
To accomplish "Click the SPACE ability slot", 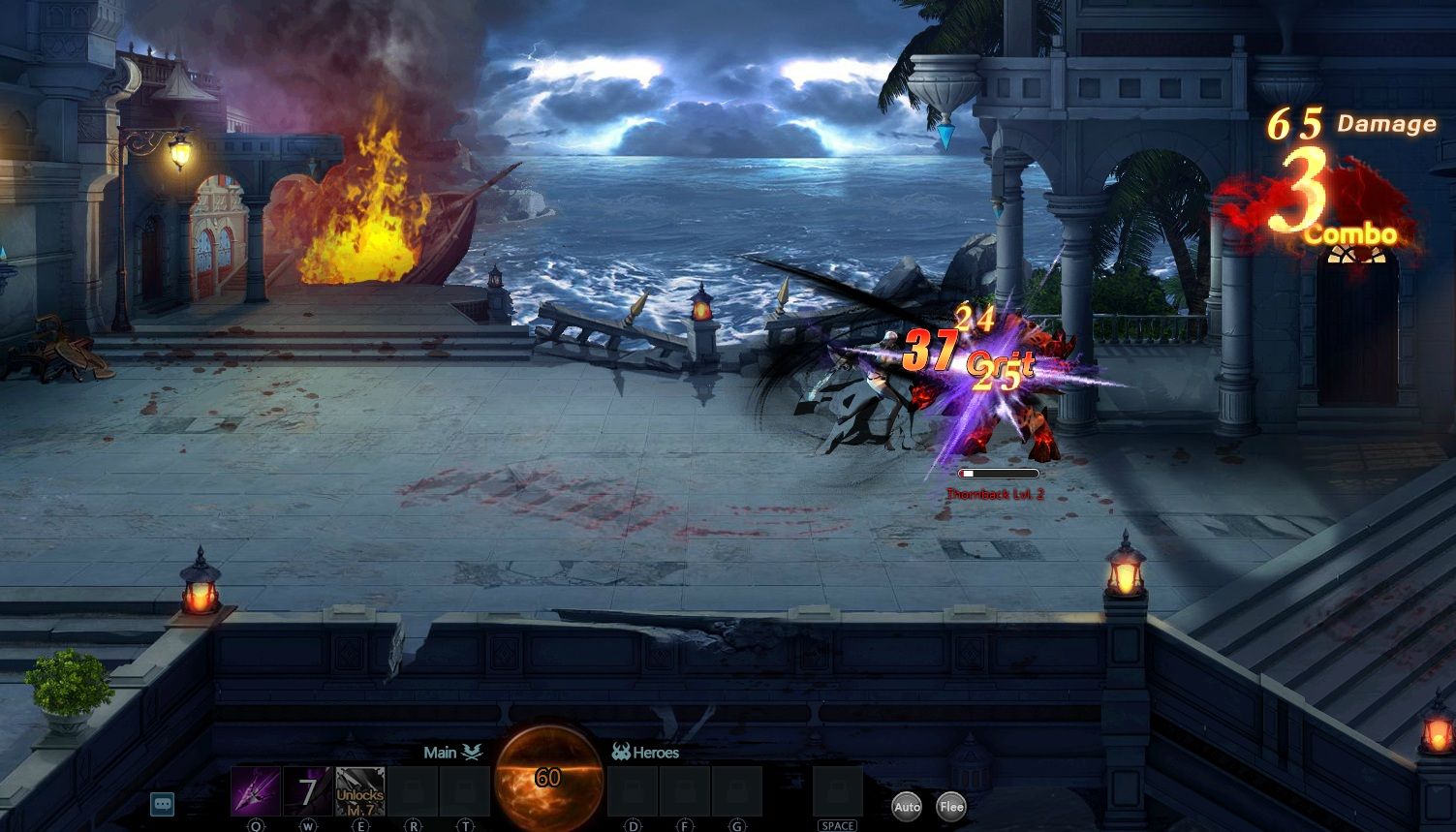I will (836, 791).
